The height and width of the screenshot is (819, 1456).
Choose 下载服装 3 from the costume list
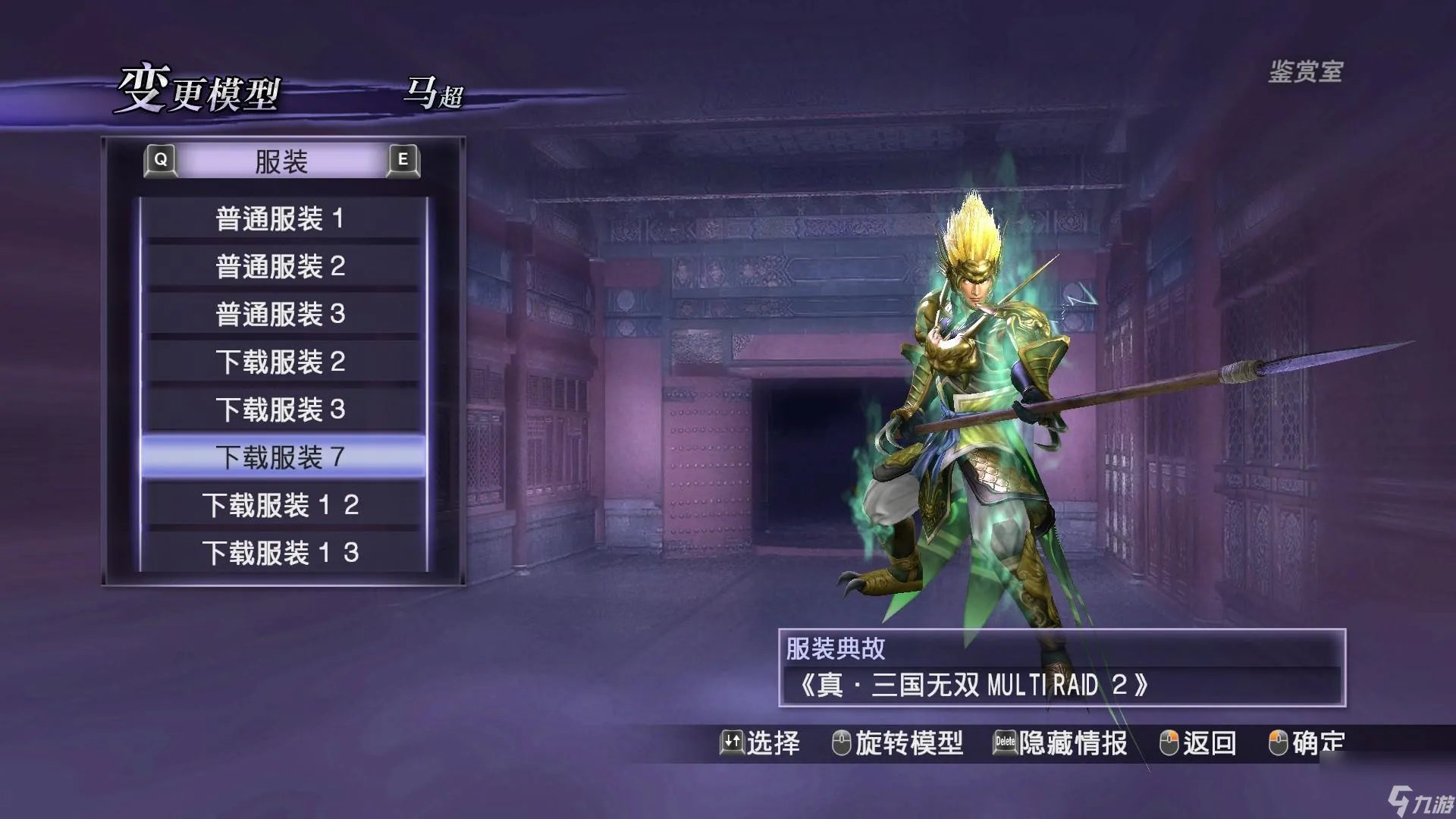coord(281,409)
